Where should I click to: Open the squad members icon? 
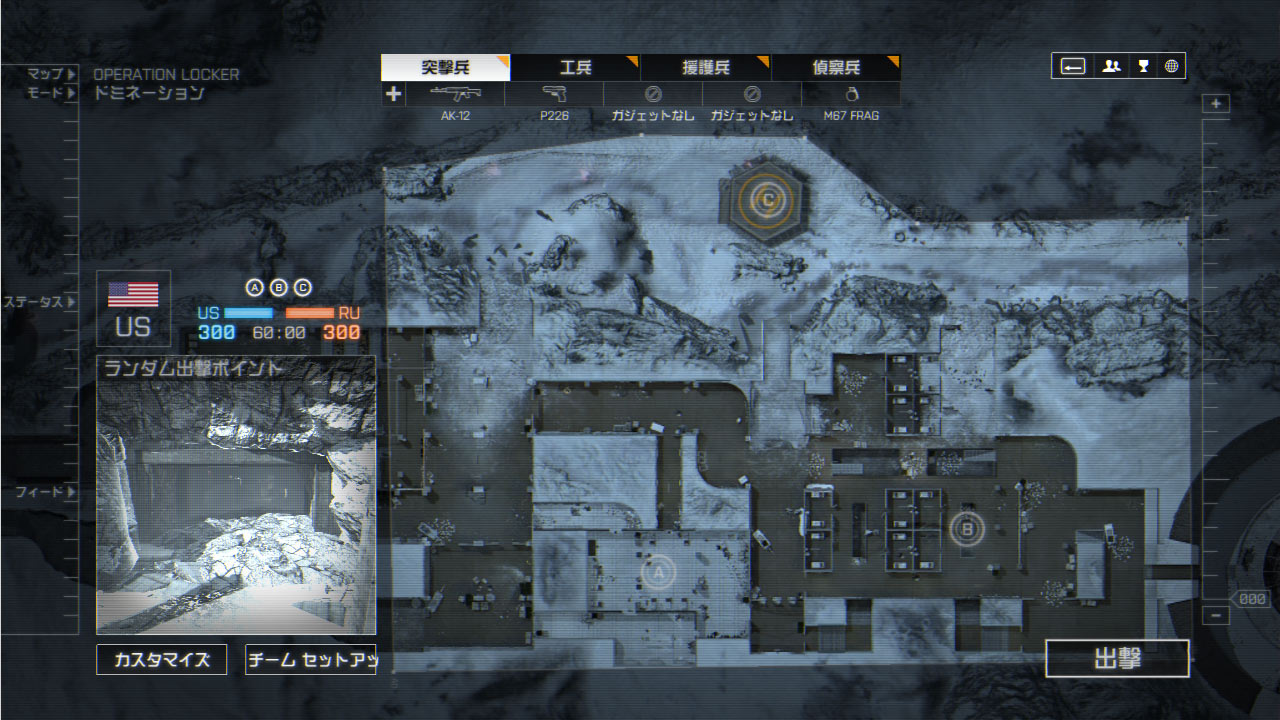pos(1110,66)
